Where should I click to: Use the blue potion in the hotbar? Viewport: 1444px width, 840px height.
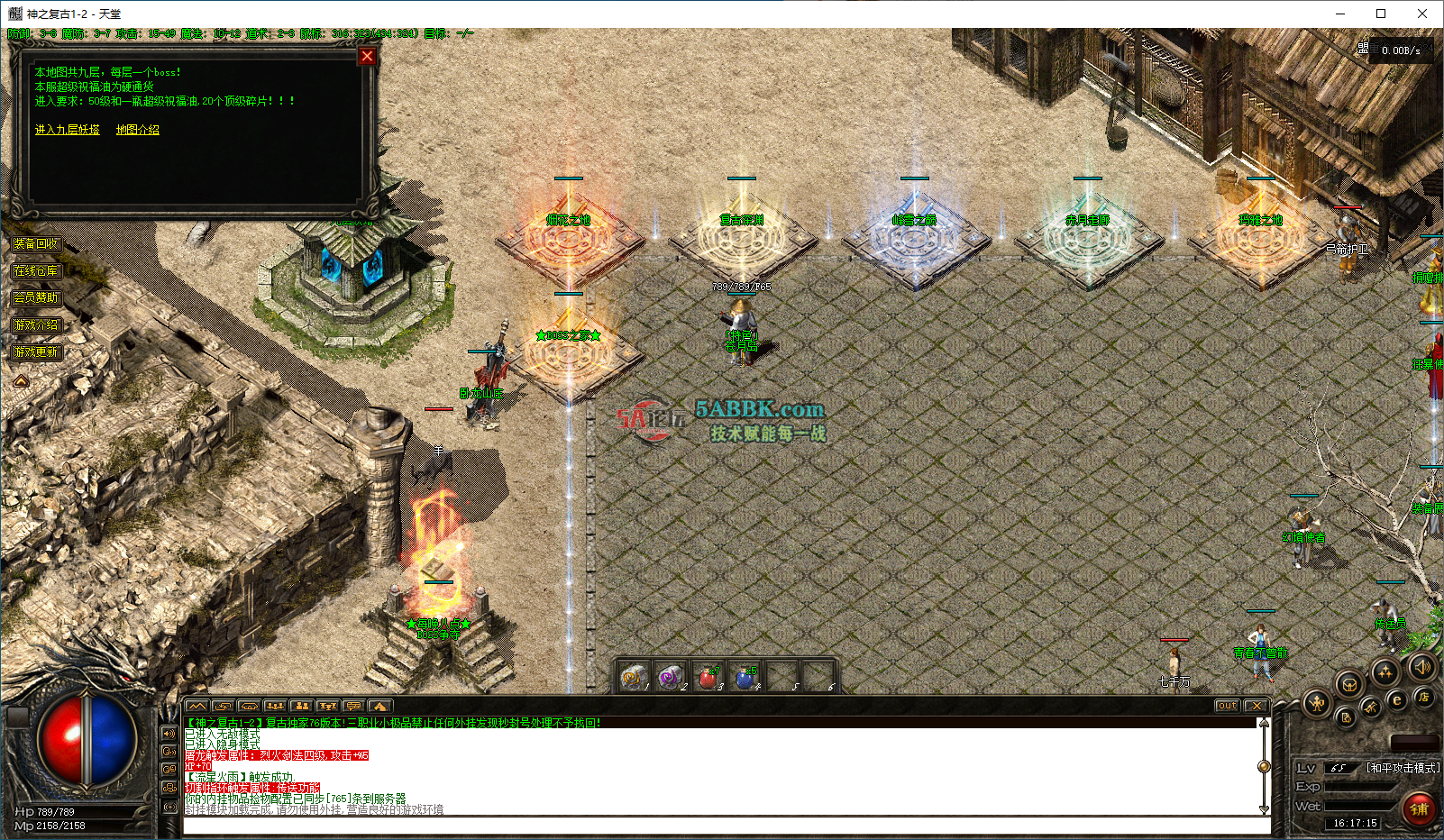(x=745, y=677)
